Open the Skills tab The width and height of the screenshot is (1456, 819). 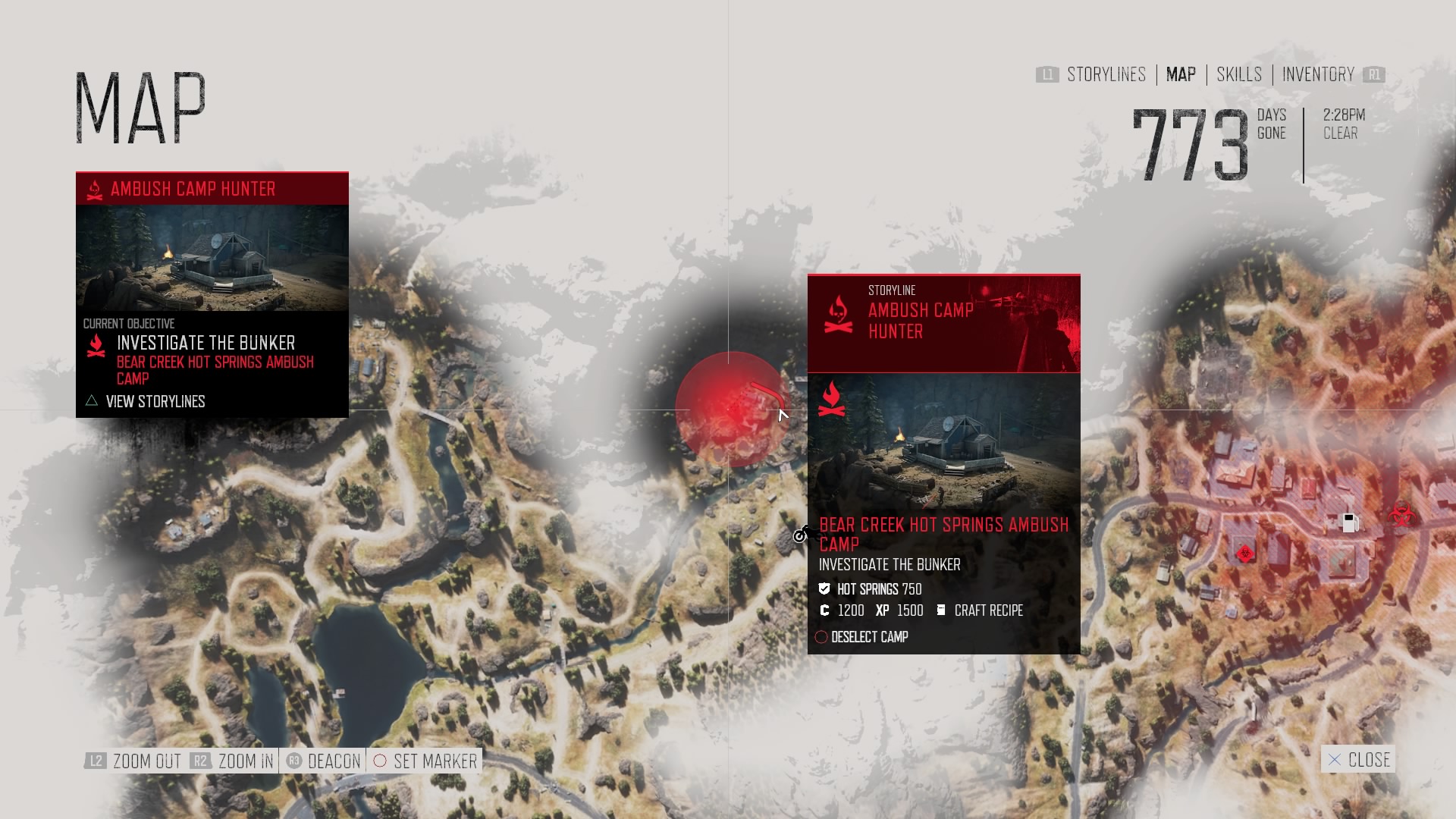point(1238,74)
